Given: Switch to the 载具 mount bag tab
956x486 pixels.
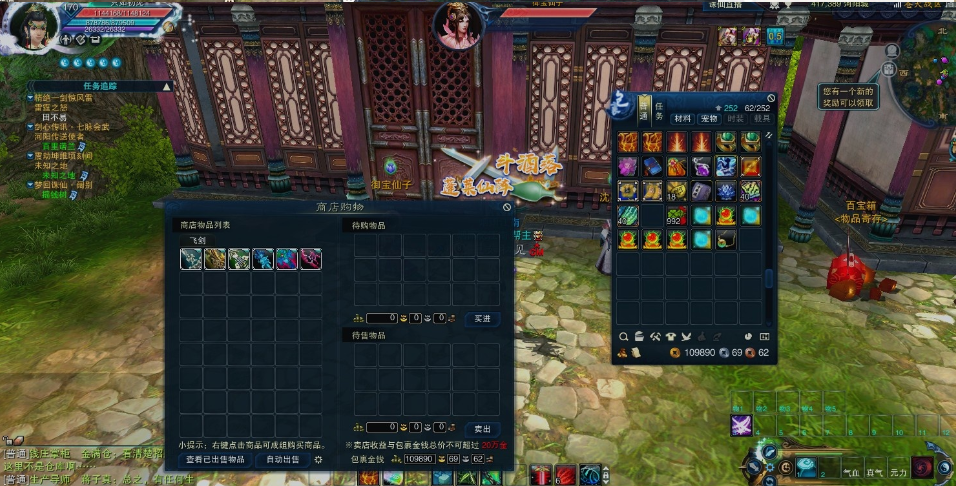Looking at the screenshot, I should [x=762, y=118].
